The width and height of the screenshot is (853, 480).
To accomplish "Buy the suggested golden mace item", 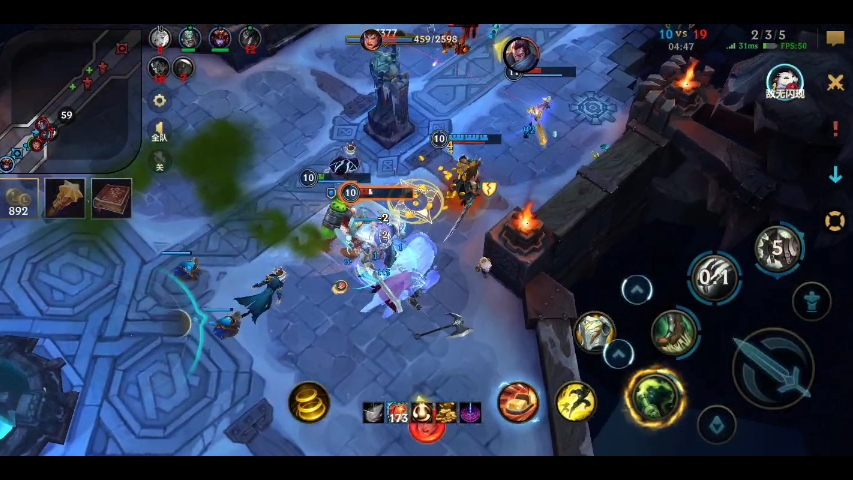I will (66, 198).
